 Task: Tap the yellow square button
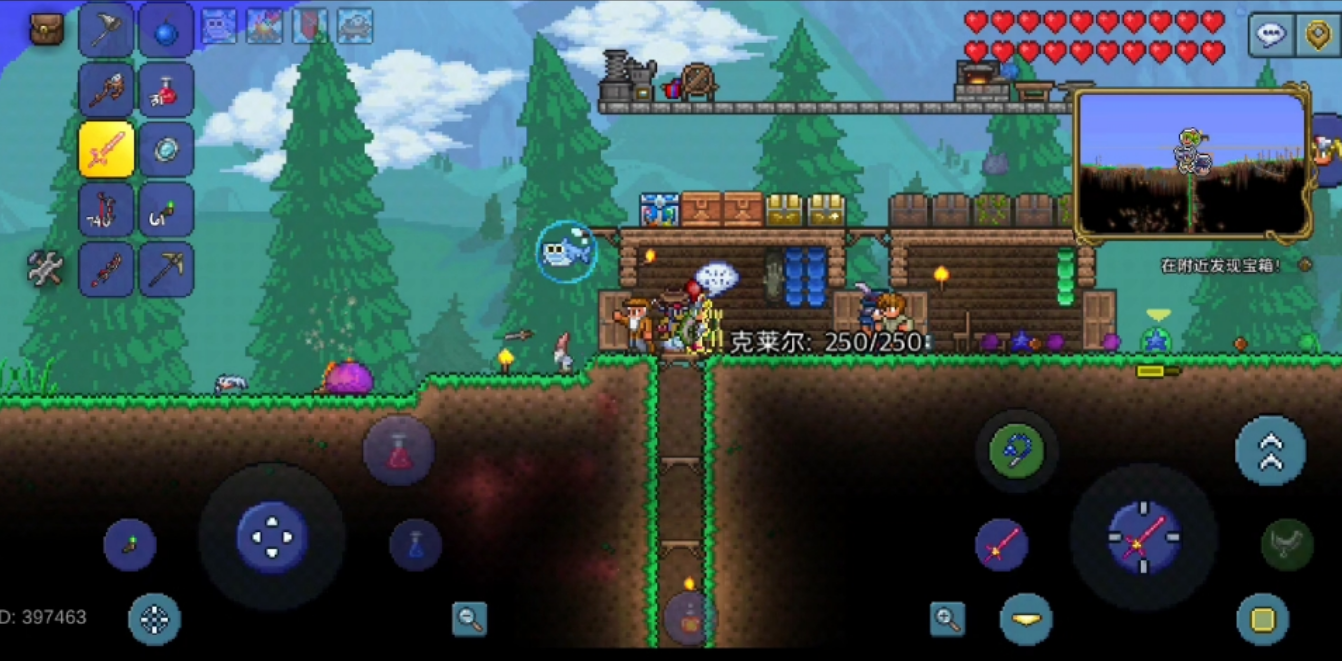pyautogui.click(x=1262, y=619)
